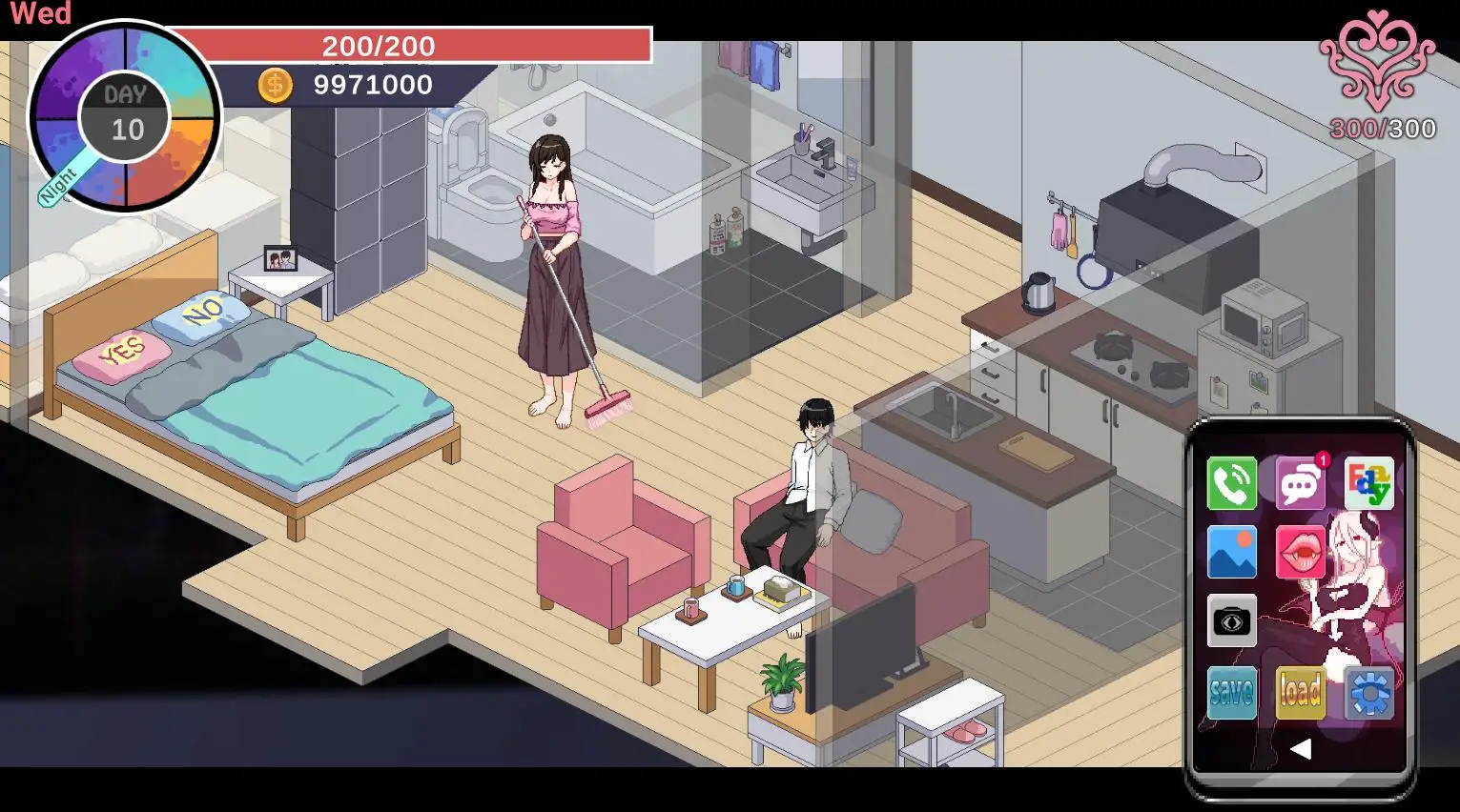The image size is (1460, 812).
Task: Click the day and time clock dial
Action: [x=125, y=118]
